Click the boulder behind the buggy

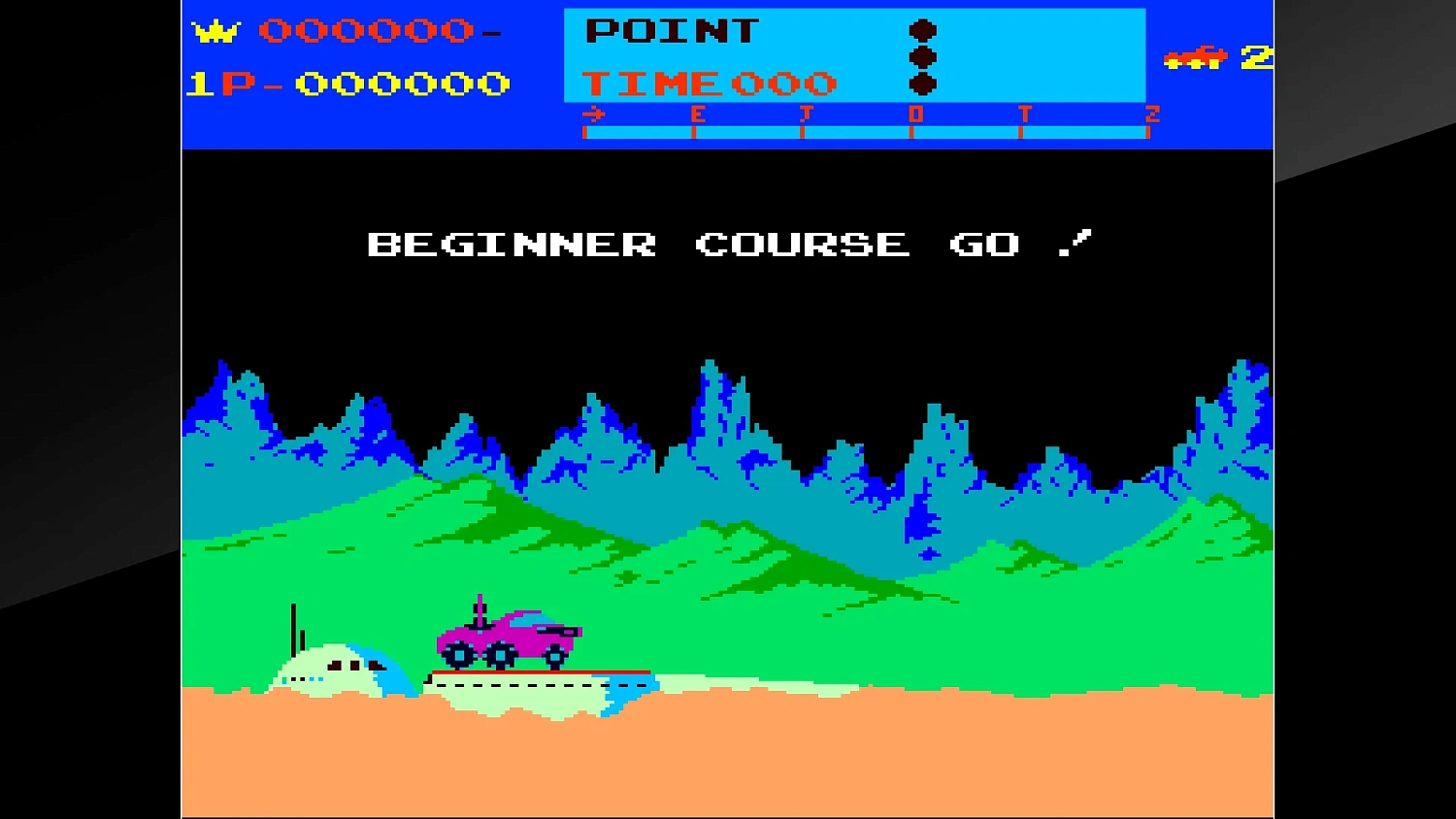click(330, 670)
